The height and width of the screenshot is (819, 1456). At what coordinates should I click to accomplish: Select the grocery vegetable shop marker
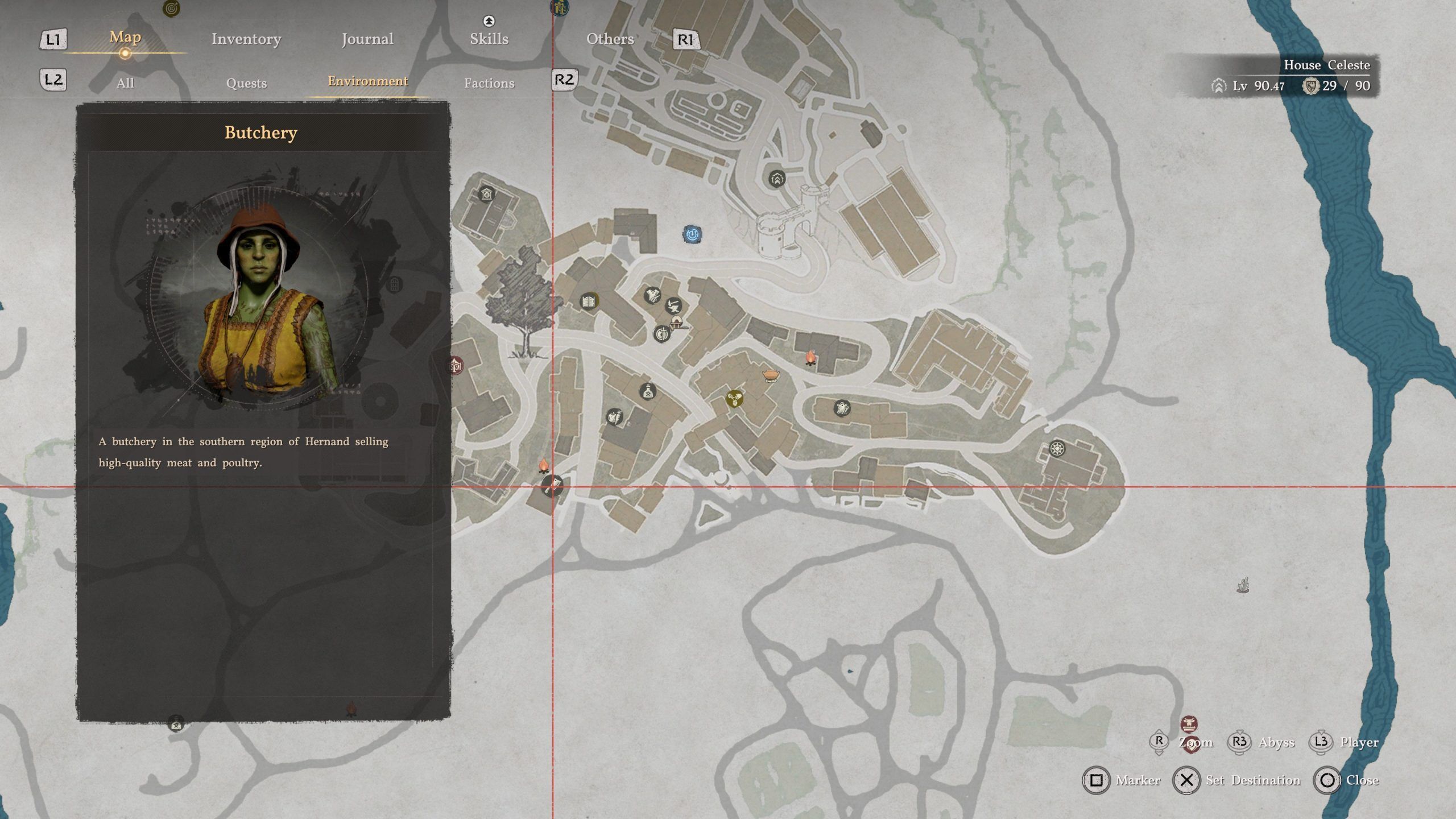(614, 417)
